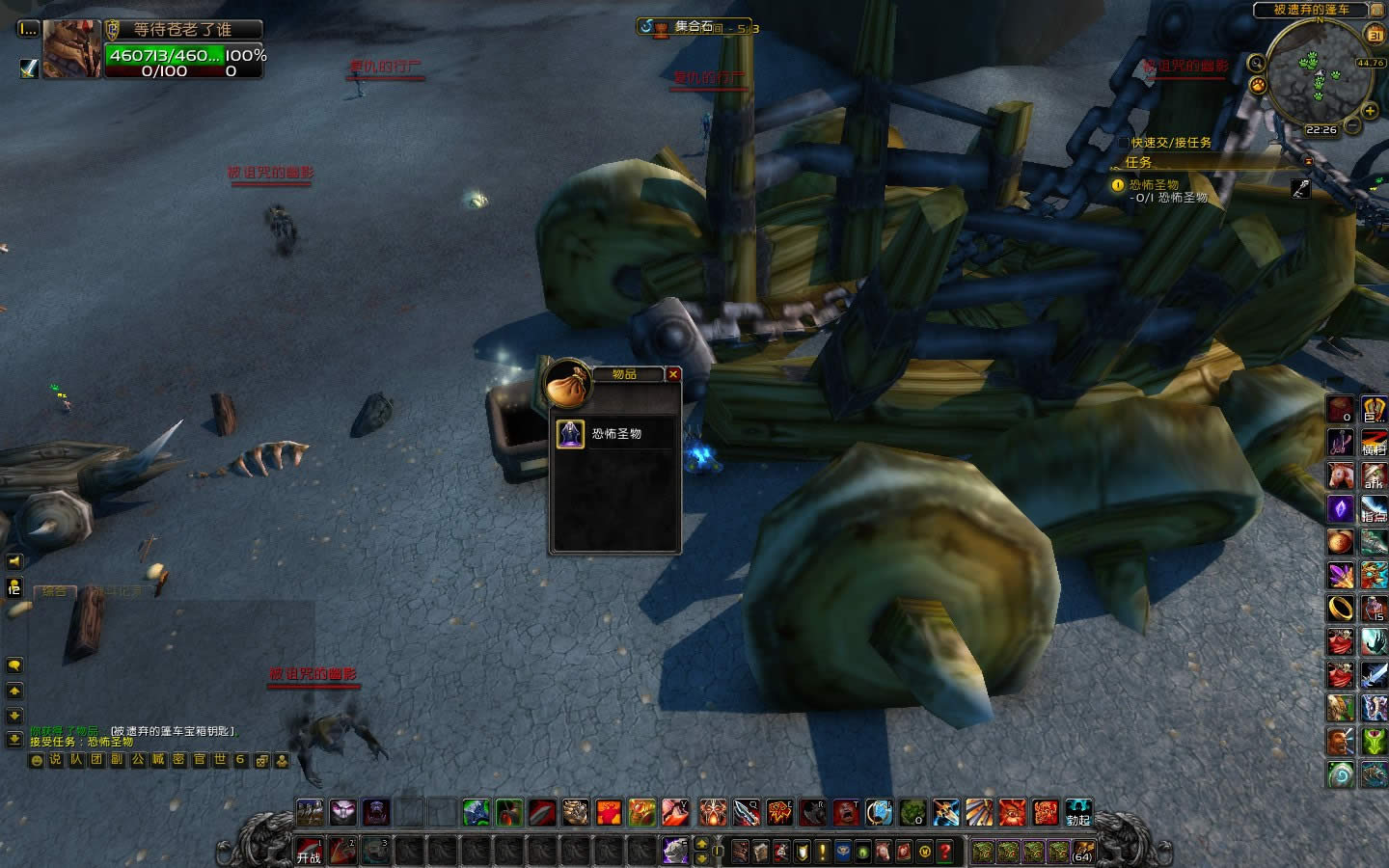The image size is (1389, 868).
Task: Open the calendar button showing 31
Action: click(x=1375, y=35)
